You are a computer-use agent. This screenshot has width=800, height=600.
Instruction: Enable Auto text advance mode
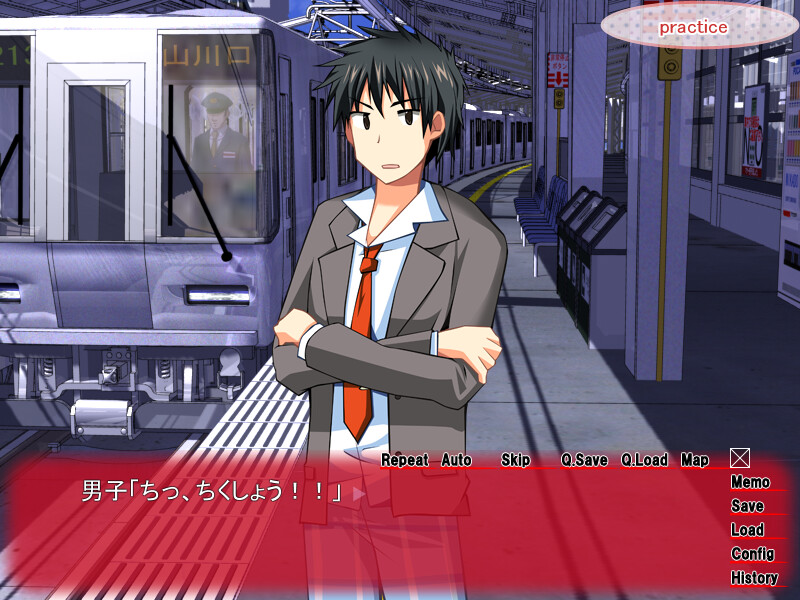[456, 460]
